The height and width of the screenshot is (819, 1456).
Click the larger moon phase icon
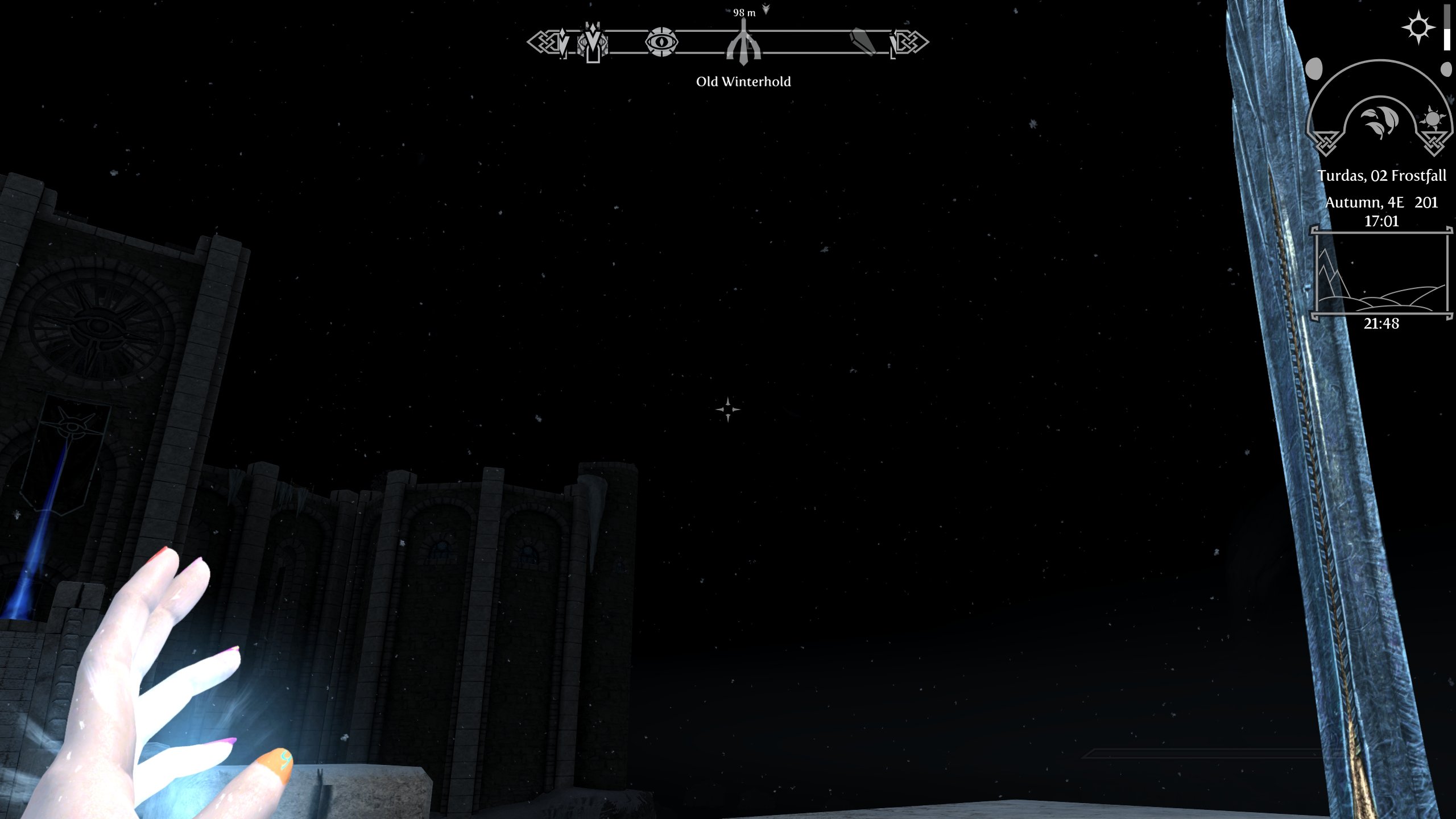coord(1314,69)
